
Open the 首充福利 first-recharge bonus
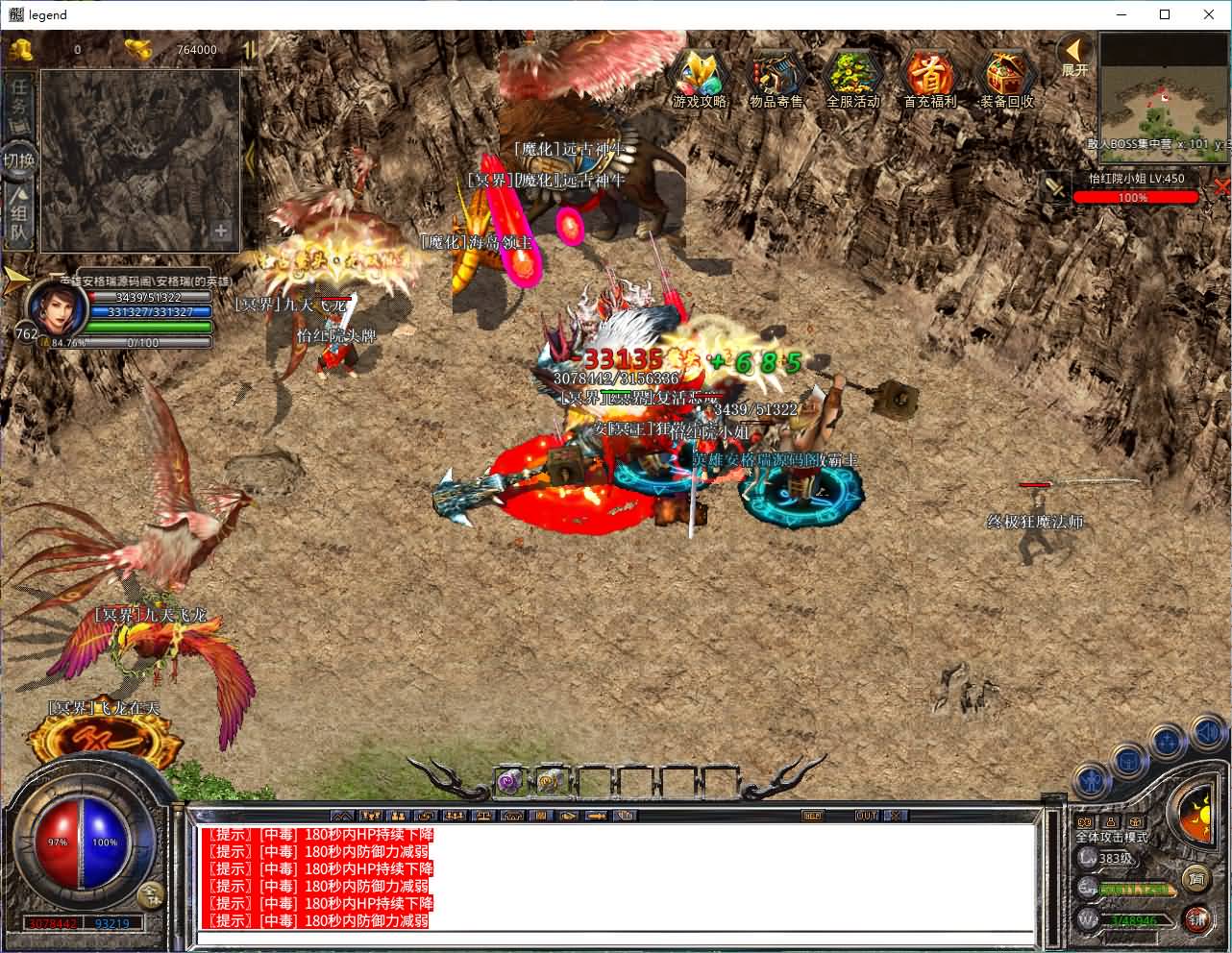[x=929, y=75]
